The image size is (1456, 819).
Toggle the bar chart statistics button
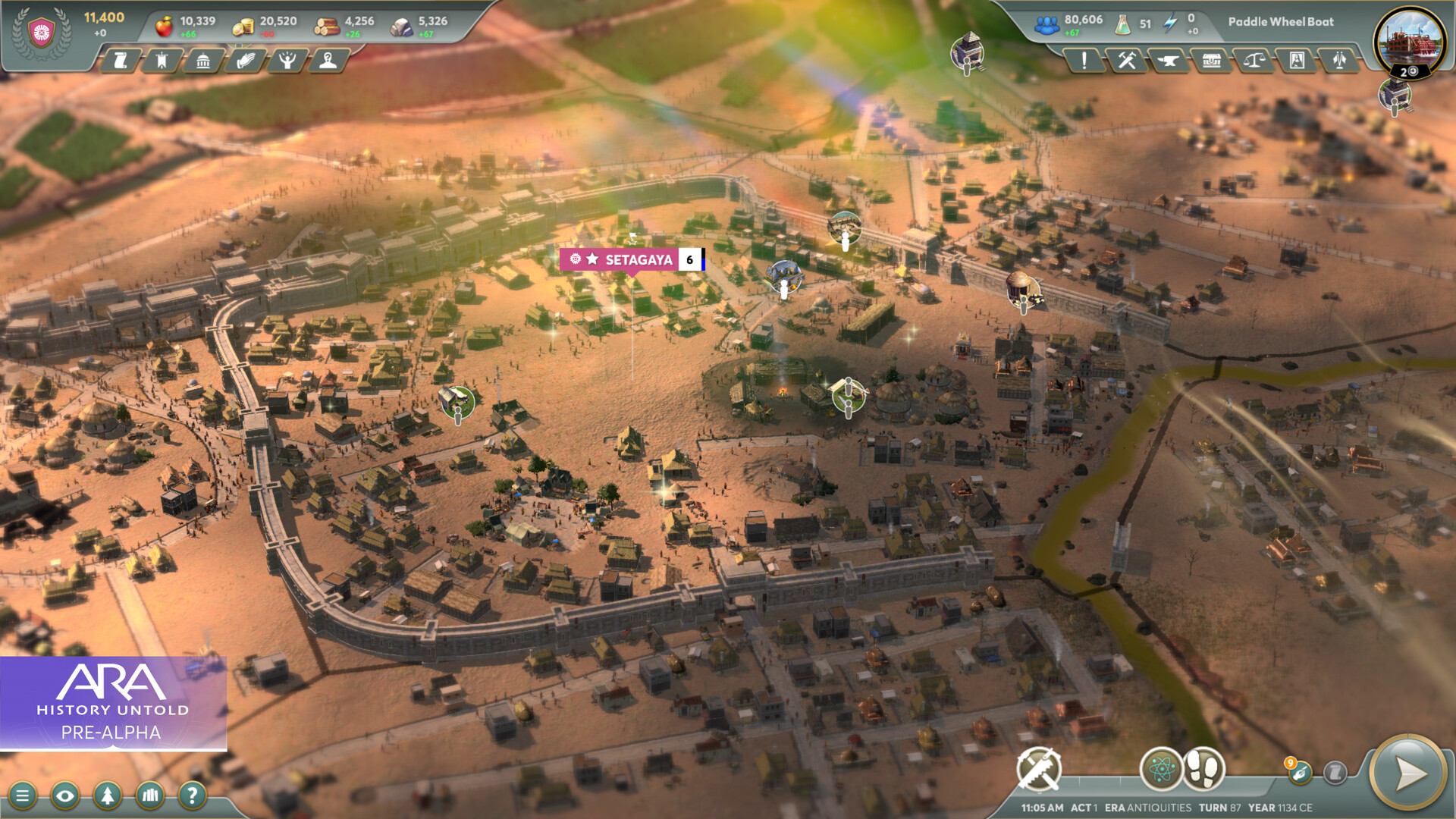coord(150,795)
